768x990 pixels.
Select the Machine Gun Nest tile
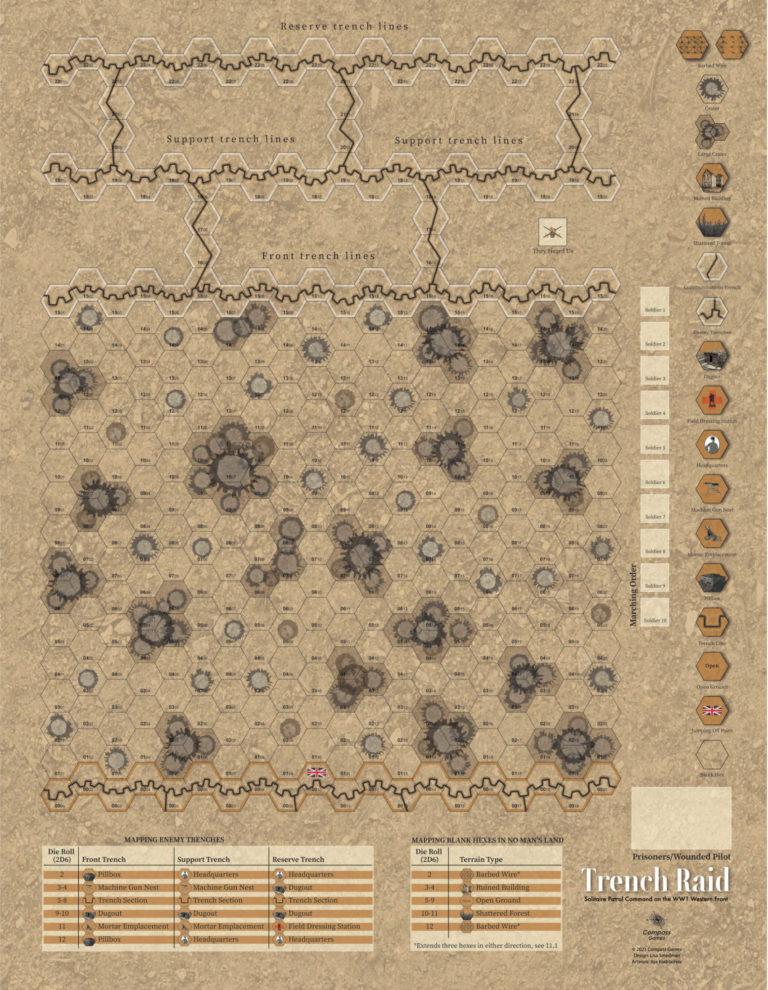tap(713, 488)
